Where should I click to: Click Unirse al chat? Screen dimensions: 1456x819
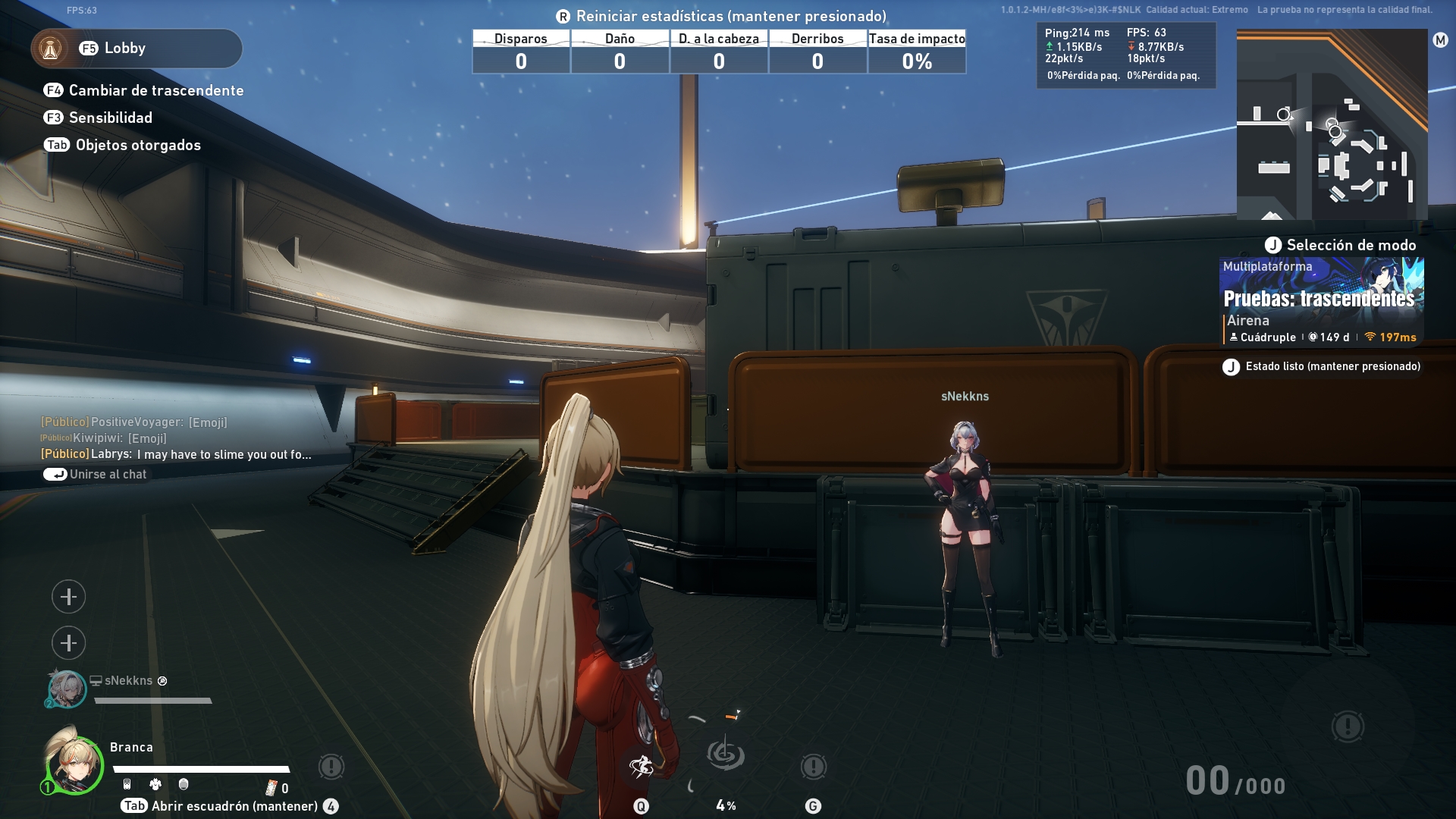[96, 474]
